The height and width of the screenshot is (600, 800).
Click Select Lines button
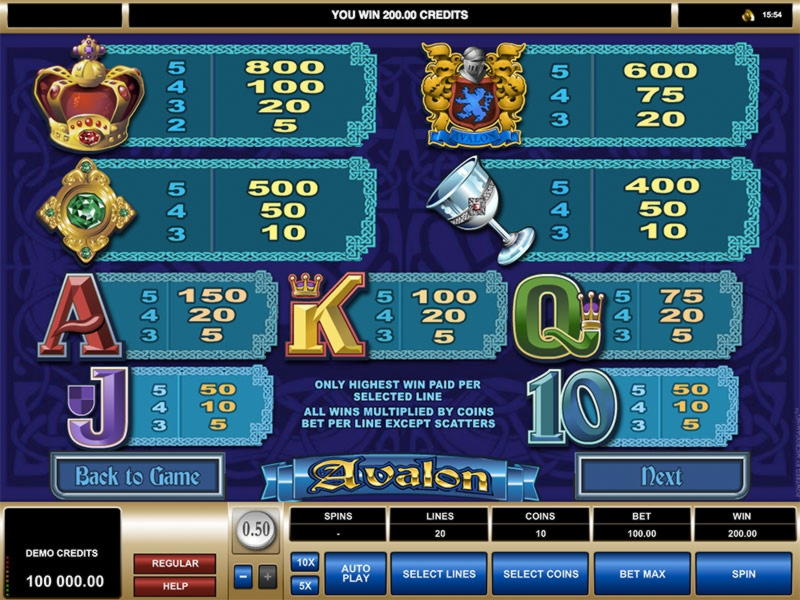coord(439,574)
